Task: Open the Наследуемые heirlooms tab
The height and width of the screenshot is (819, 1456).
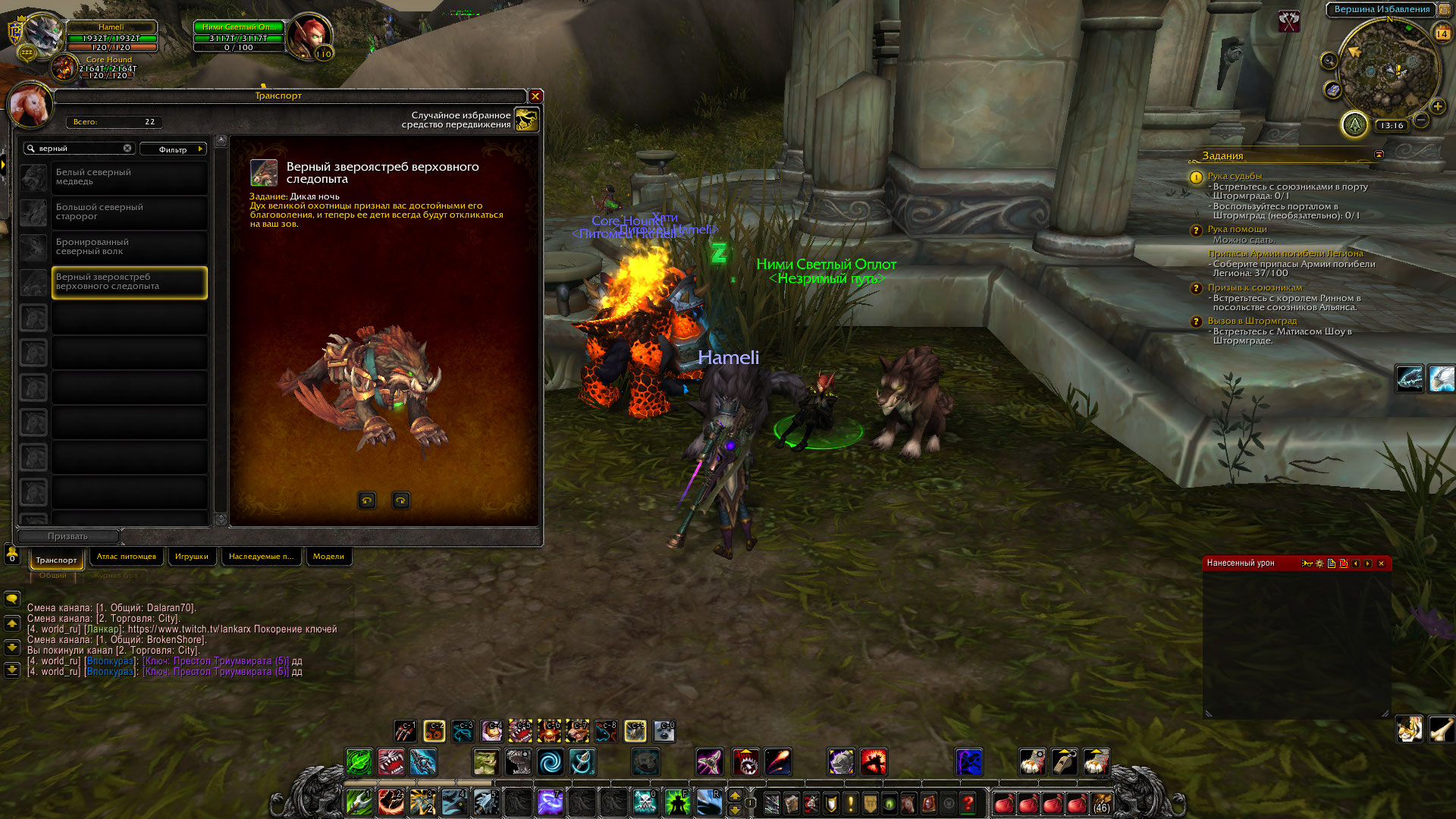Action: pos(261,557)
